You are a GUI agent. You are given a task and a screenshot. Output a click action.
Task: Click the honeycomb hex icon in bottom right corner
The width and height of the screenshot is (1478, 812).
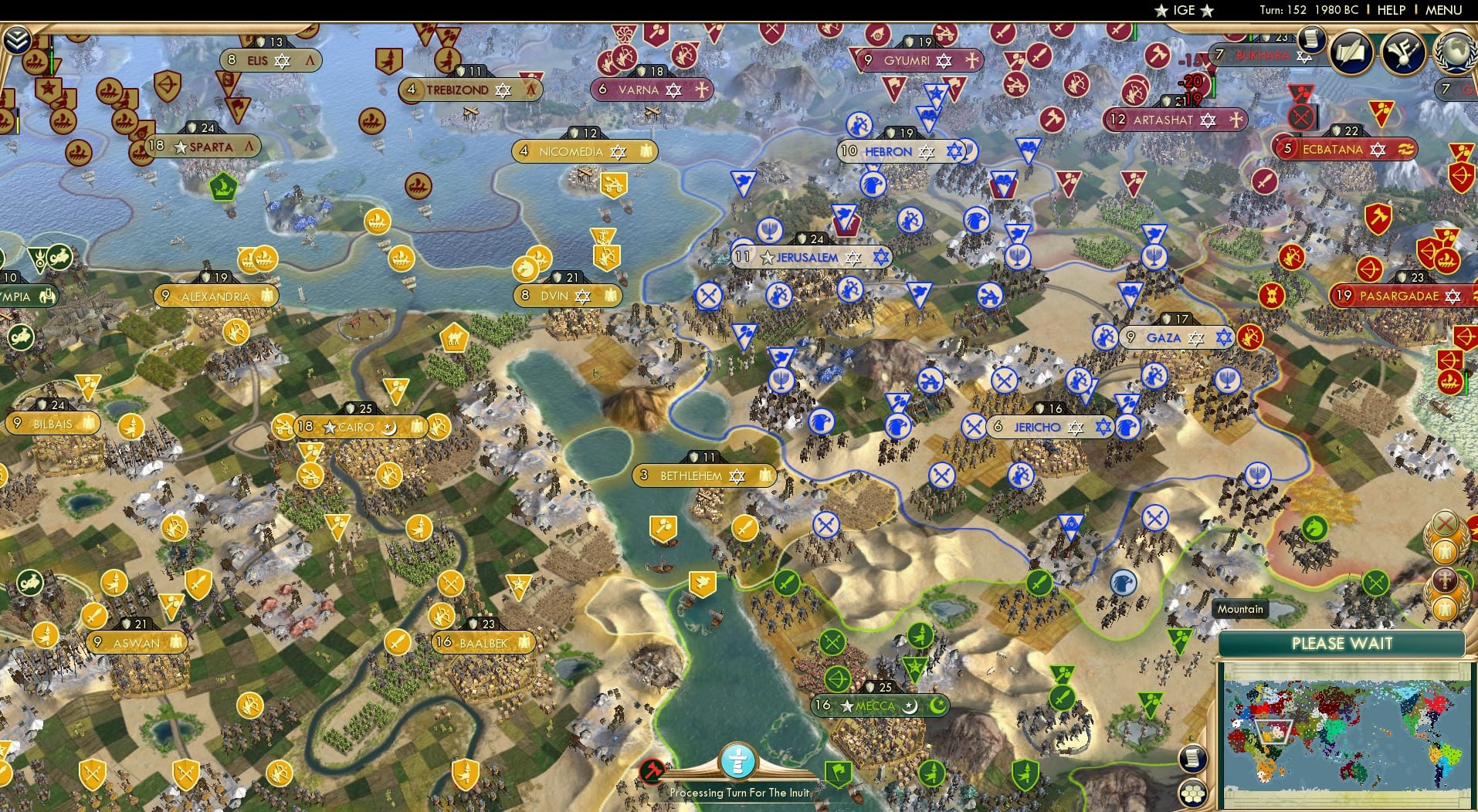click(x=1193, y=794)
